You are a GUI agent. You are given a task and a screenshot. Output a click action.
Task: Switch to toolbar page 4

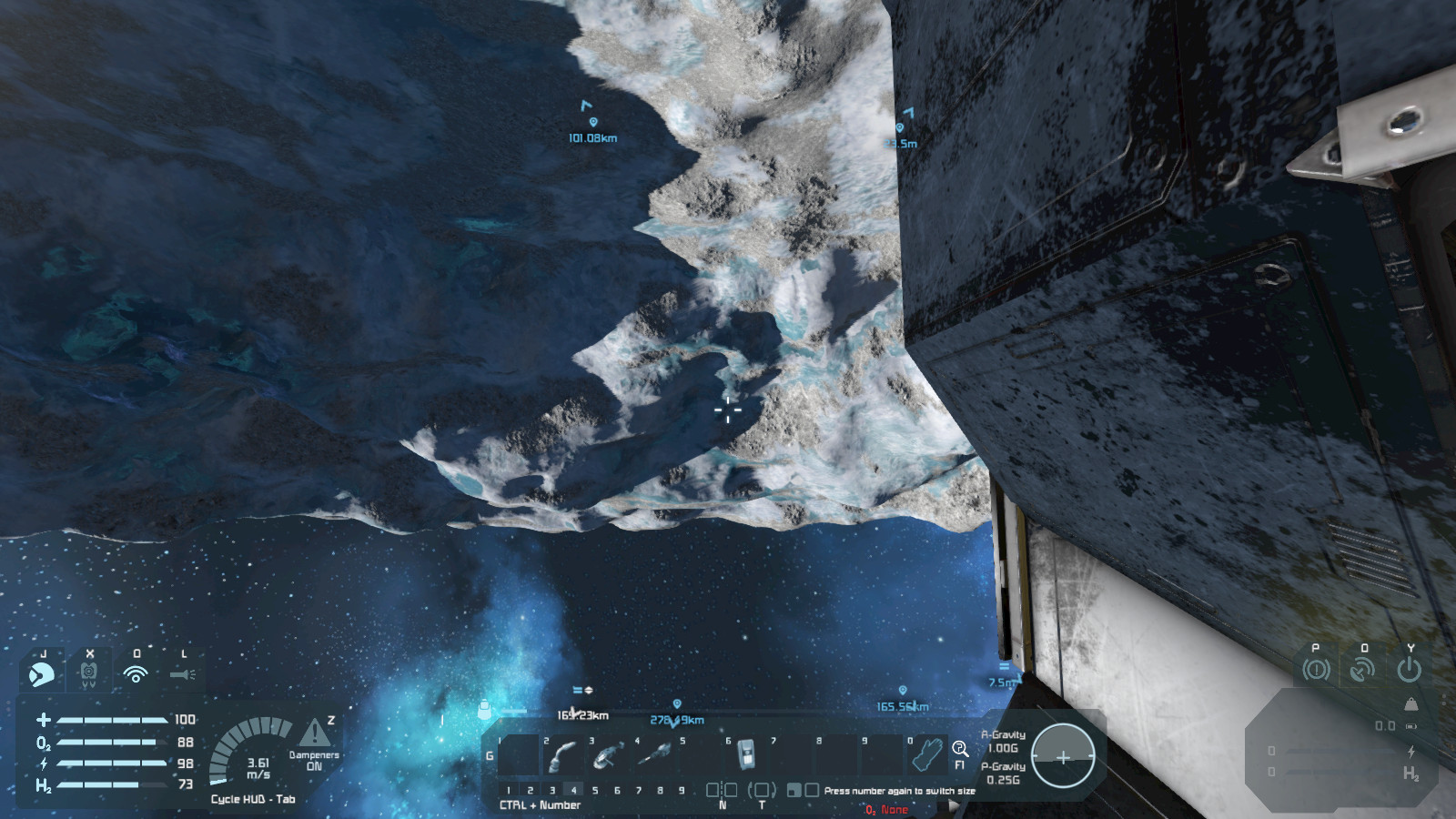click(573, 790)
